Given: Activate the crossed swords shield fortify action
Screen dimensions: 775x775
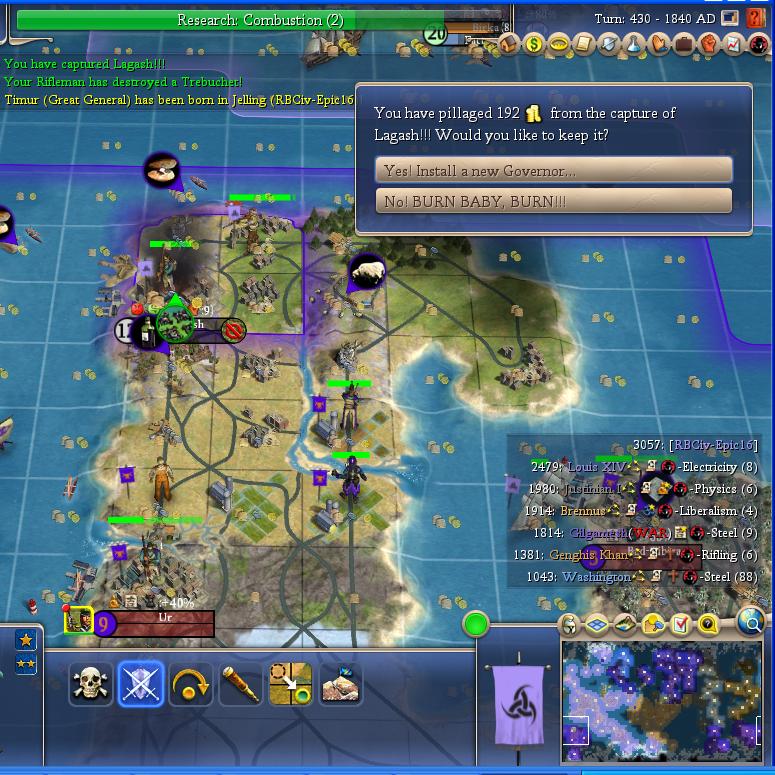Looking at the screenshot, I should (x=141, y=685).
